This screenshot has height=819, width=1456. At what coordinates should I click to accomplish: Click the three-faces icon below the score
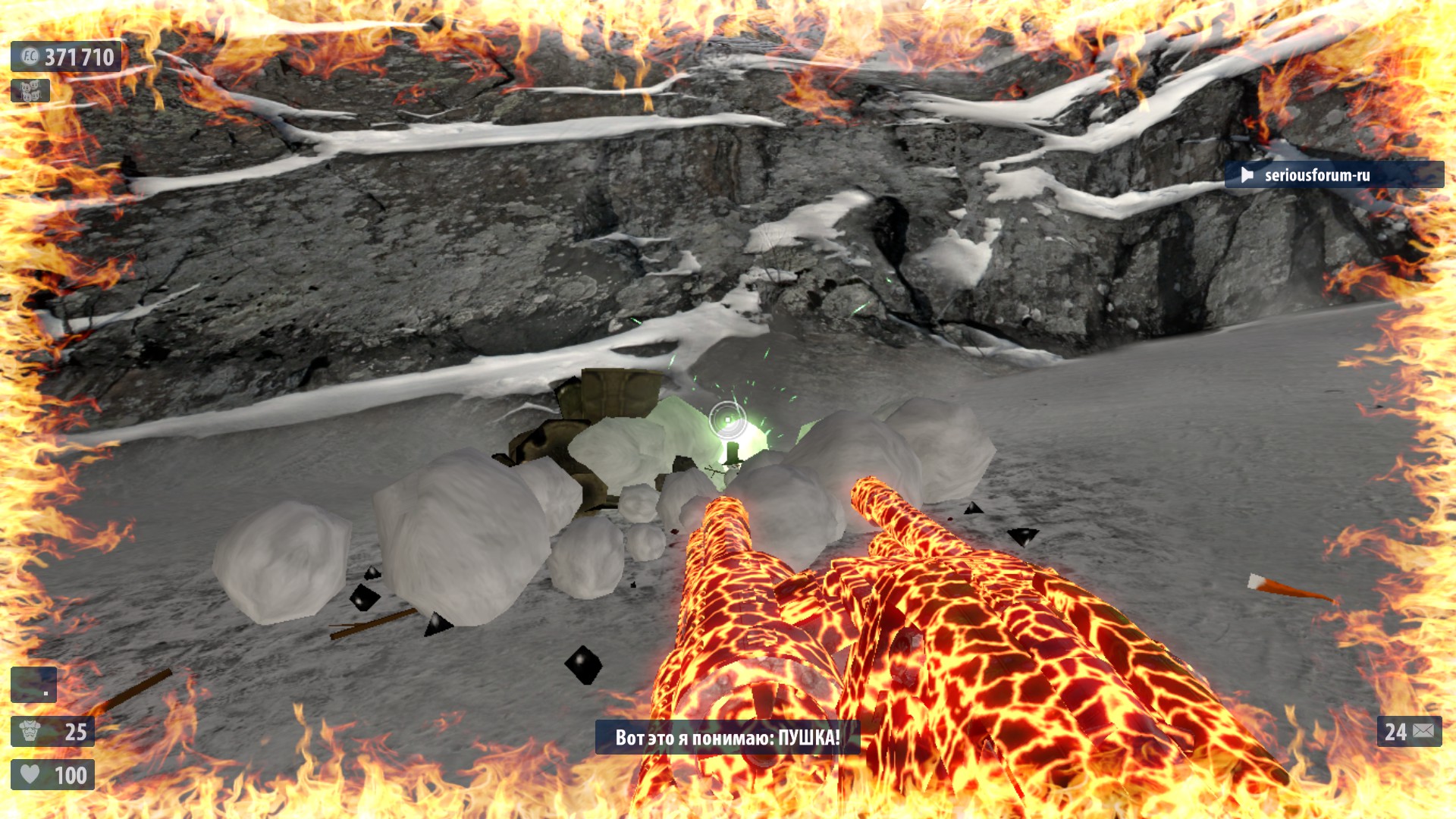tap(30, 91)
